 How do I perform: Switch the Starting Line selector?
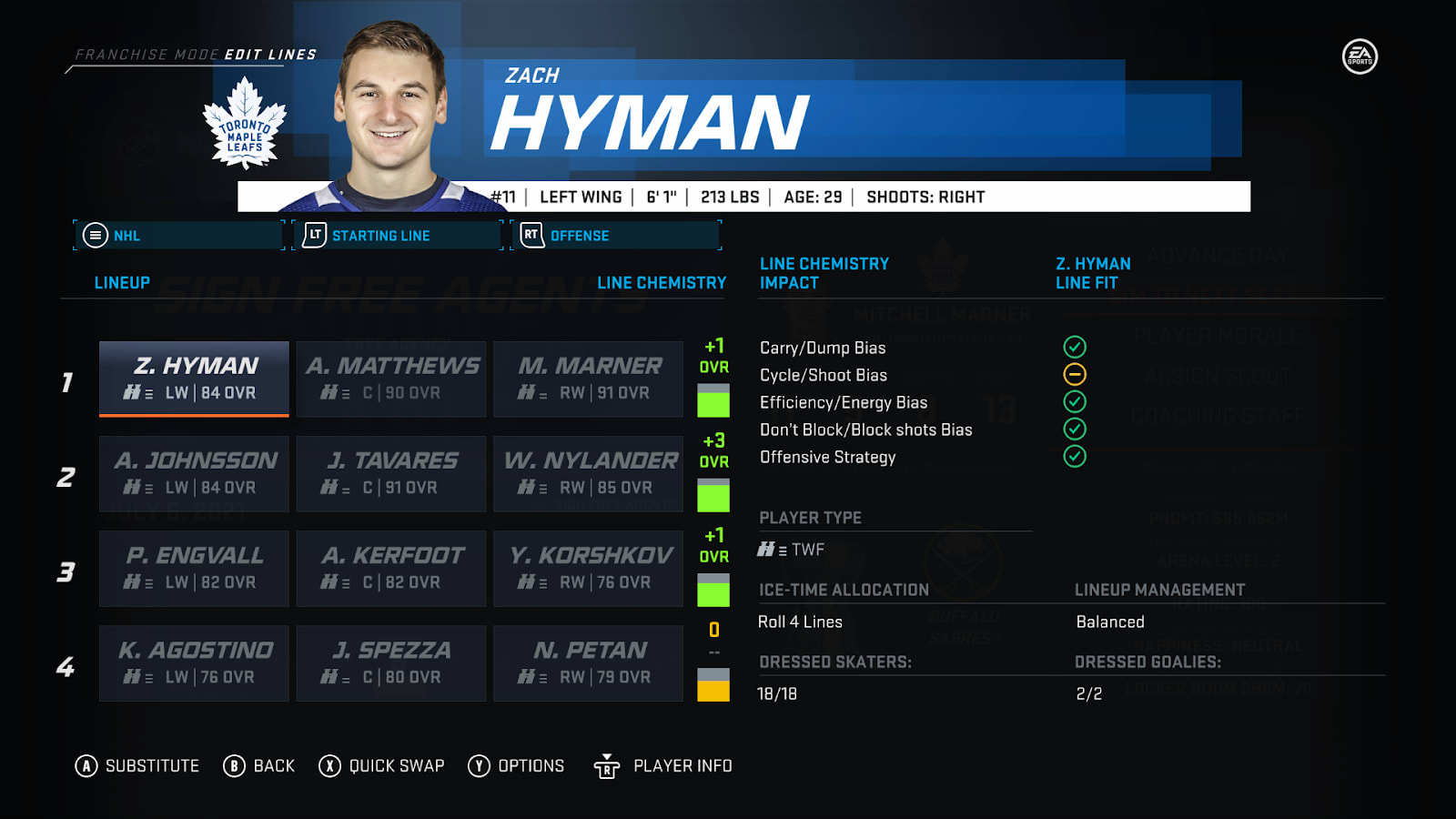pos(398,236)
